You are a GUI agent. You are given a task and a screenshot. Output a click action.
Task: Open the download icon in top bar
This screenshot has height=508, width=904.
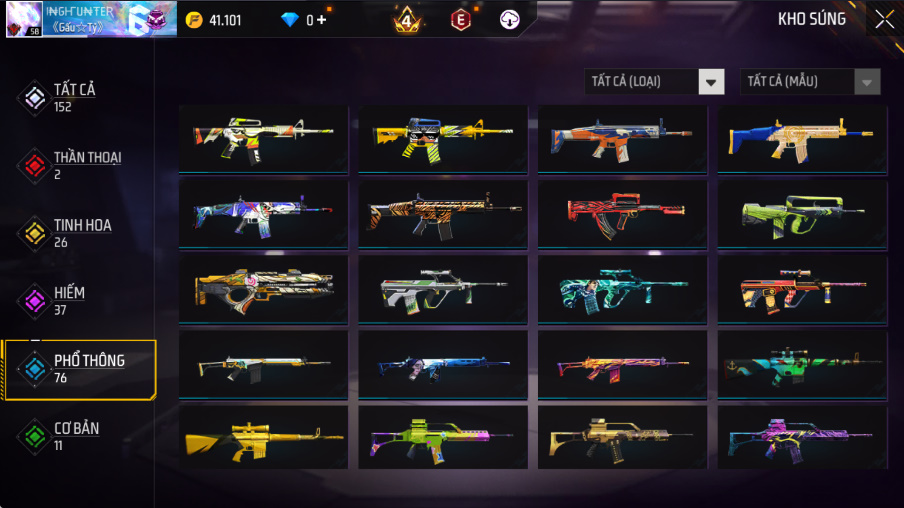coord(510,19)
